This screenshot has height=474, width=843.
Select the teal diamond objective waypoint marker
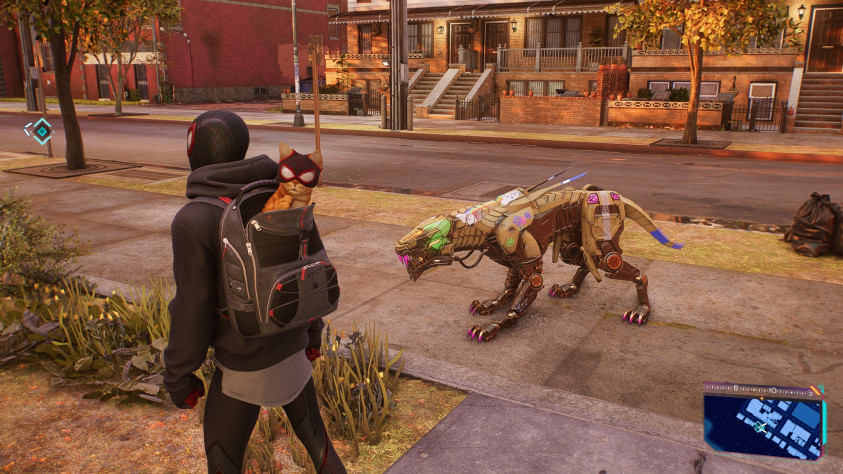click(x=39, y=130)
